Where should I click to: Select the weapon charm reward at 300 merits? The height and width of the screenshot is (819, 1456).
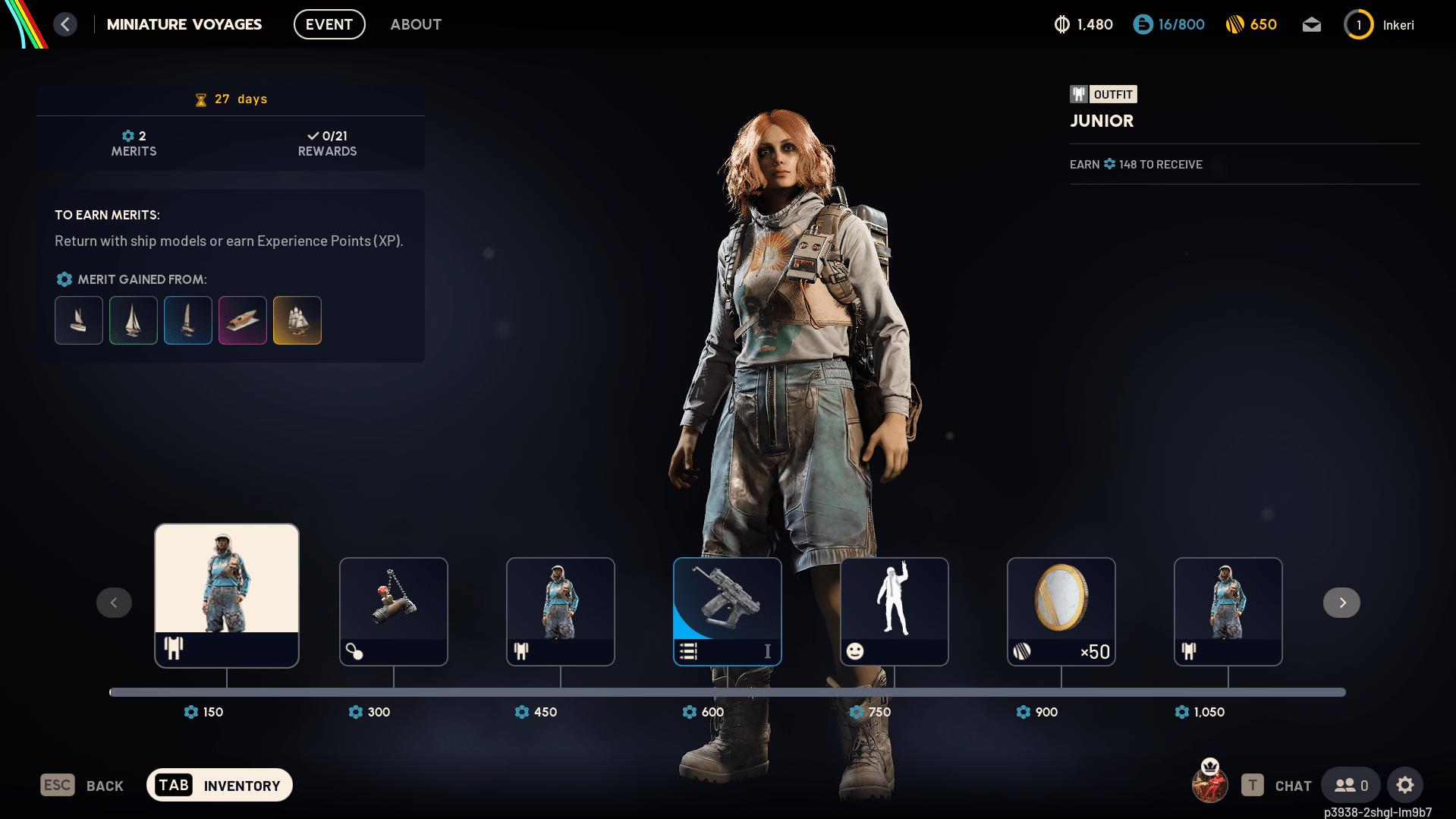[393, 611]
